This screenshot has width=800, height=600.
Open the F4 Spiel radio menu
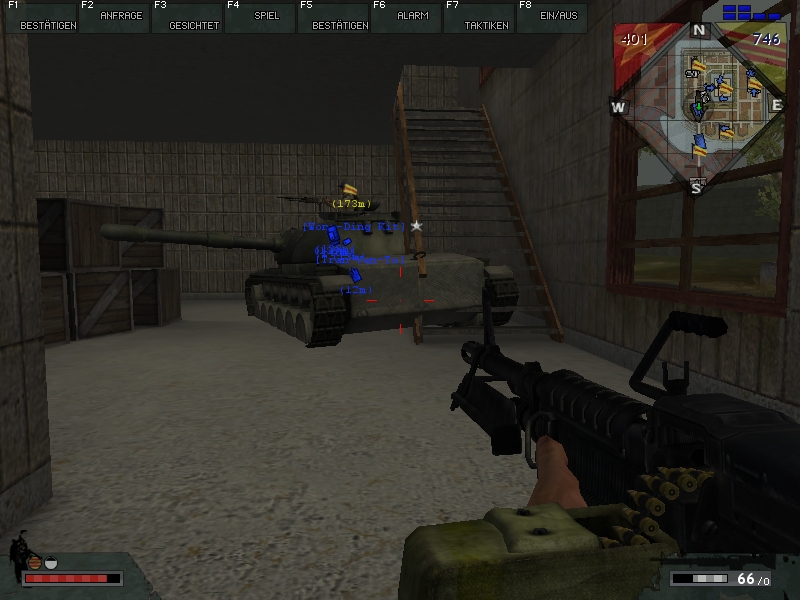coord(259,17)
